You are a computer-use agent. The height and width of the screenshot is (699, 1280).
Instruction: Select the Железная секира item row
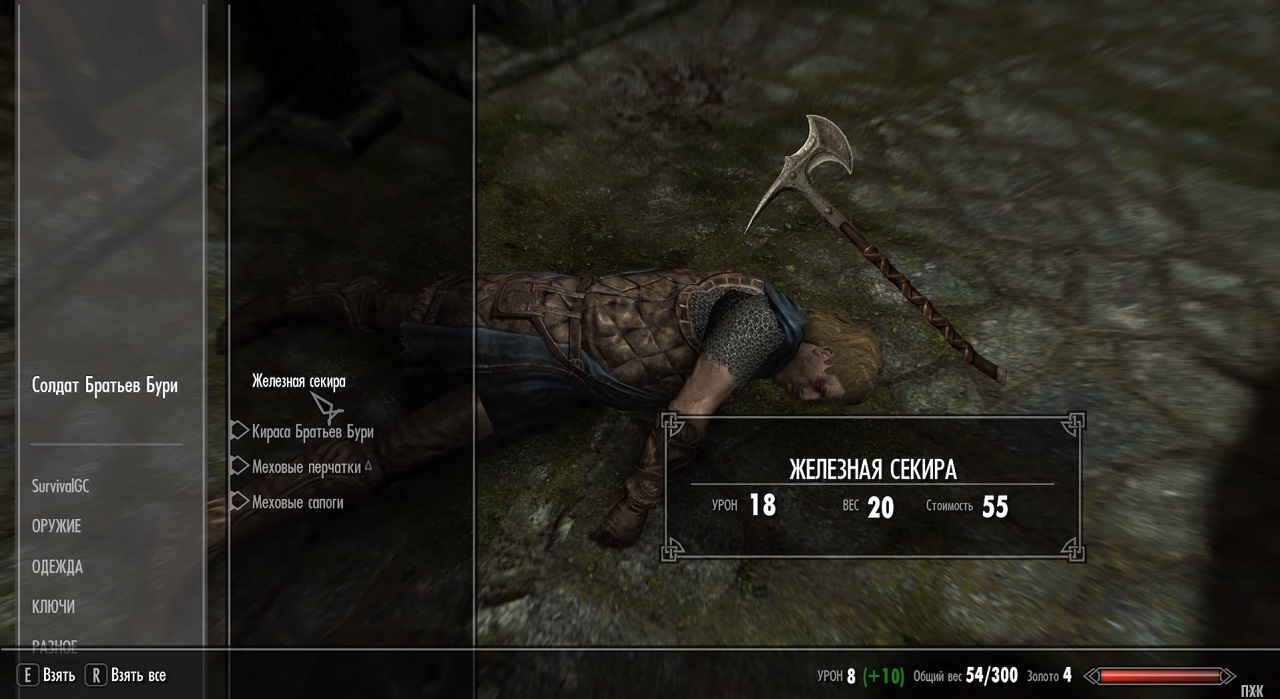pyautogui.click(x=299, y=381)
